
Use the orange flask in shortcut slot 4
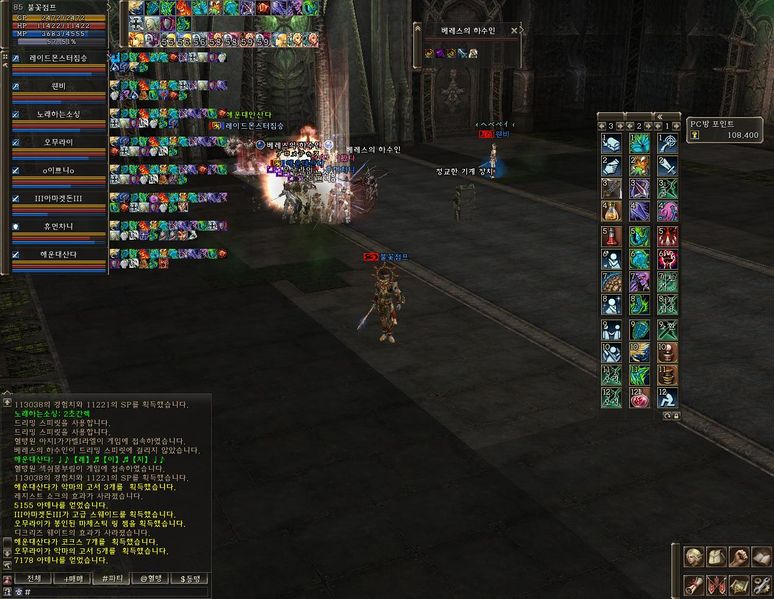[x=611, y=212]
